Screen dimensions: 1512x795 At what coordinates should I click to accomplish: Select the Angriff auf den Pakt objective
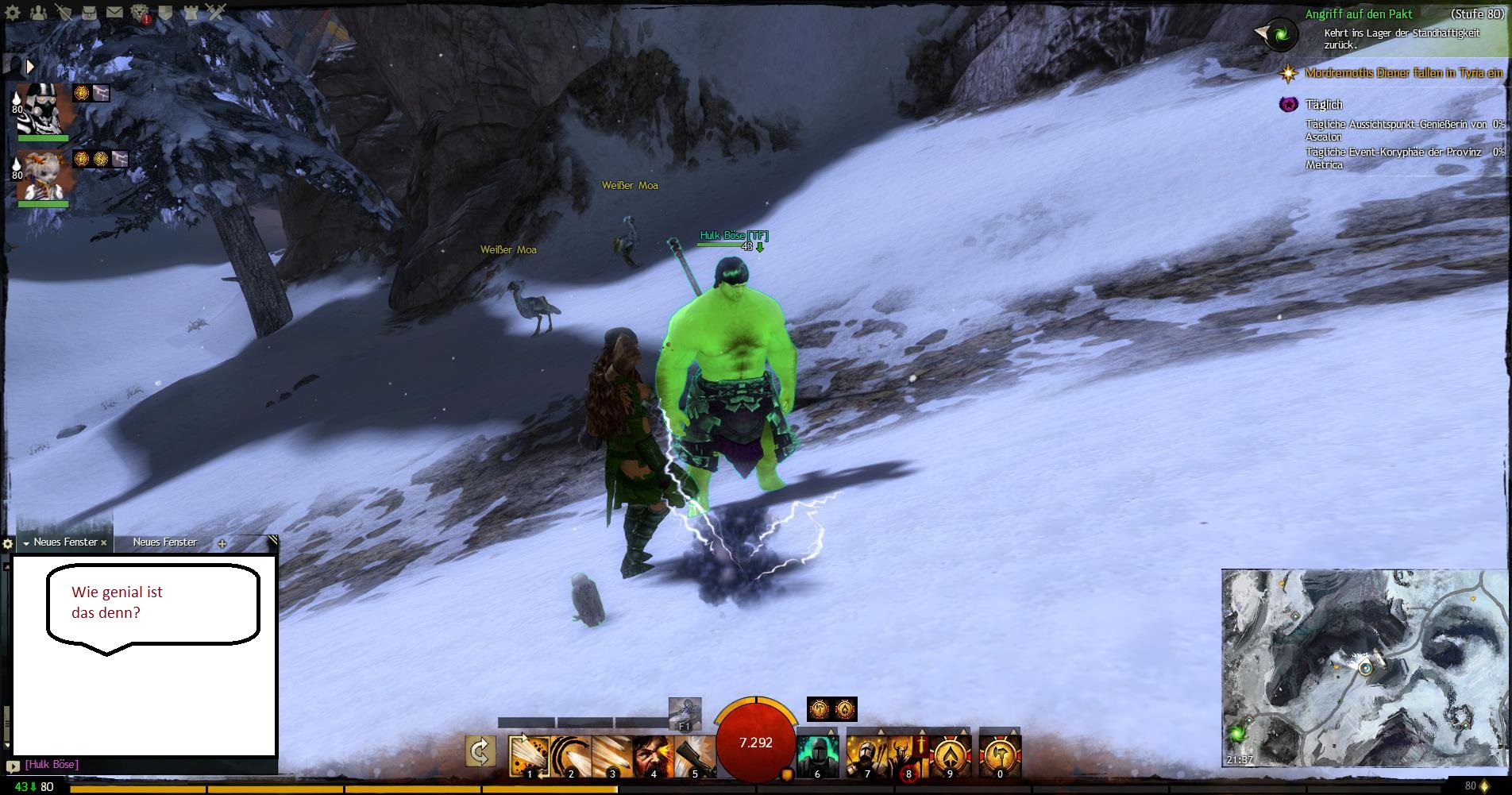(1358, 14)
